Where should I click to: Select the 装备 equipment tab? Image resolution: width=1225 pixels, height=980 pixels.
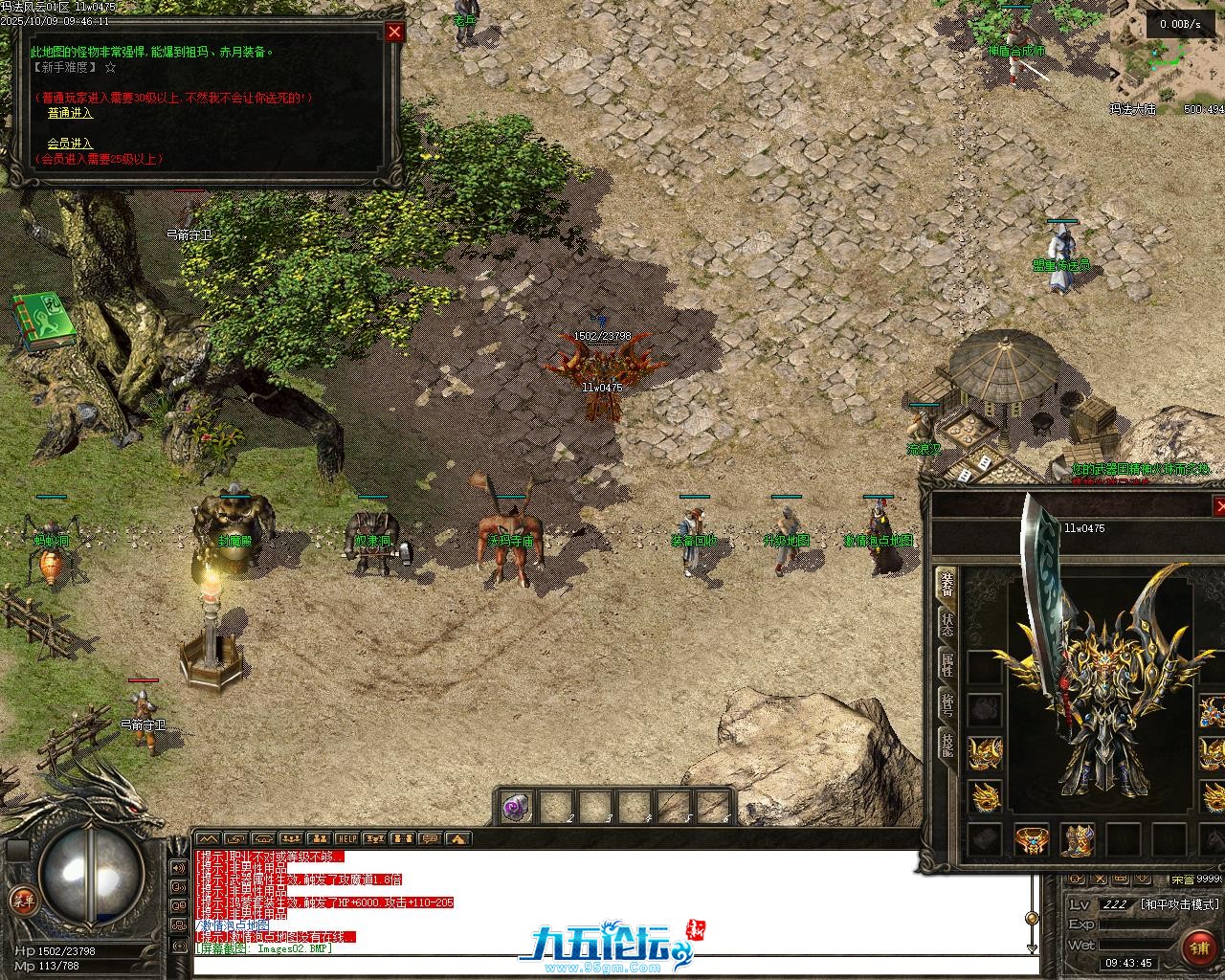pyautogui.click(x=947, y=584)
